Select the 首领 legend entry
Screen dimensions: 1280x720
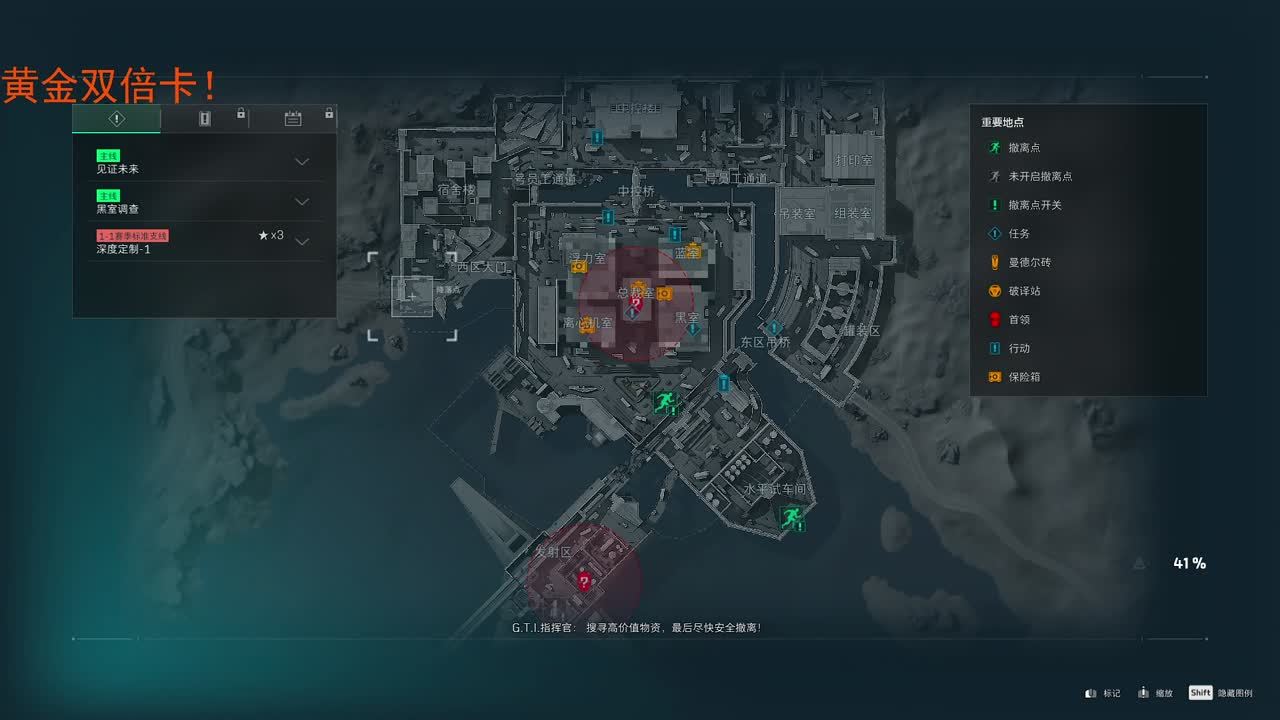coord(1019,320)
